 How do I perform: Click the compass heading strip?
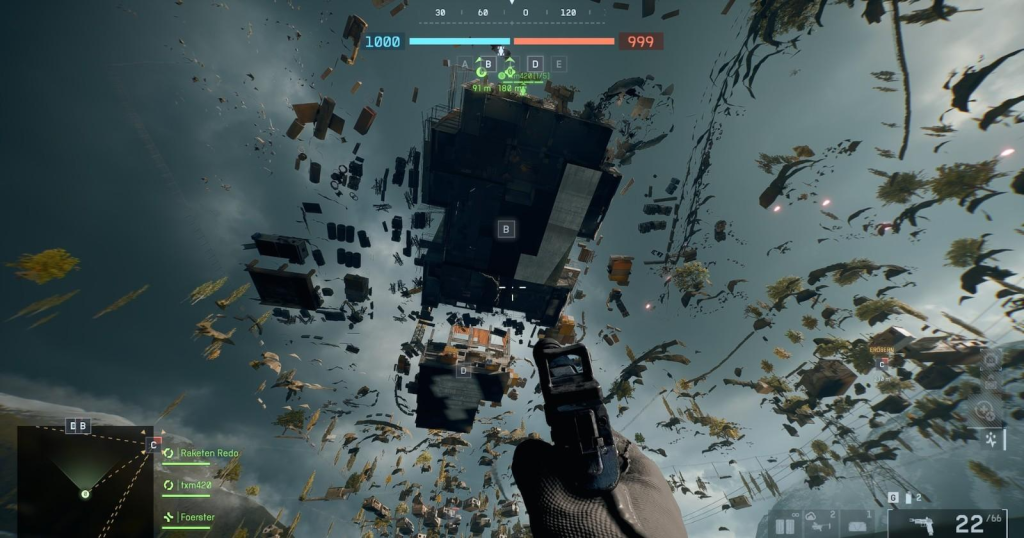(512, 13)
